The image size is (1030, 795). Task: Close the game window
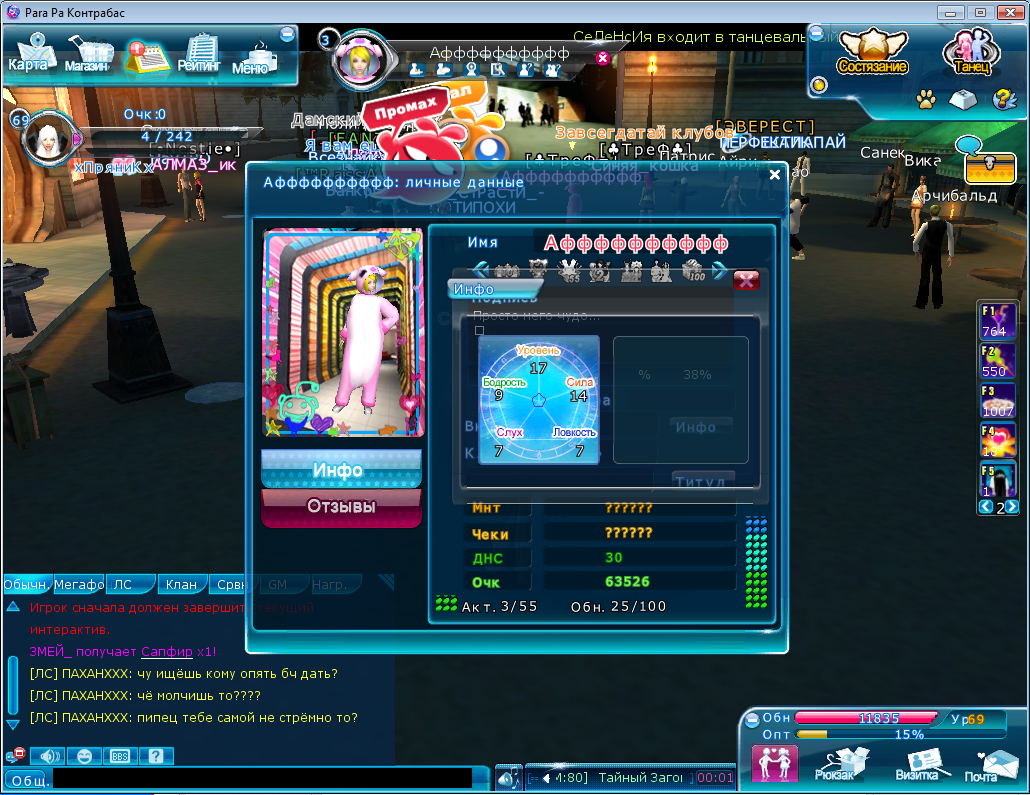pyautogui.click(x=1008, y=12)
